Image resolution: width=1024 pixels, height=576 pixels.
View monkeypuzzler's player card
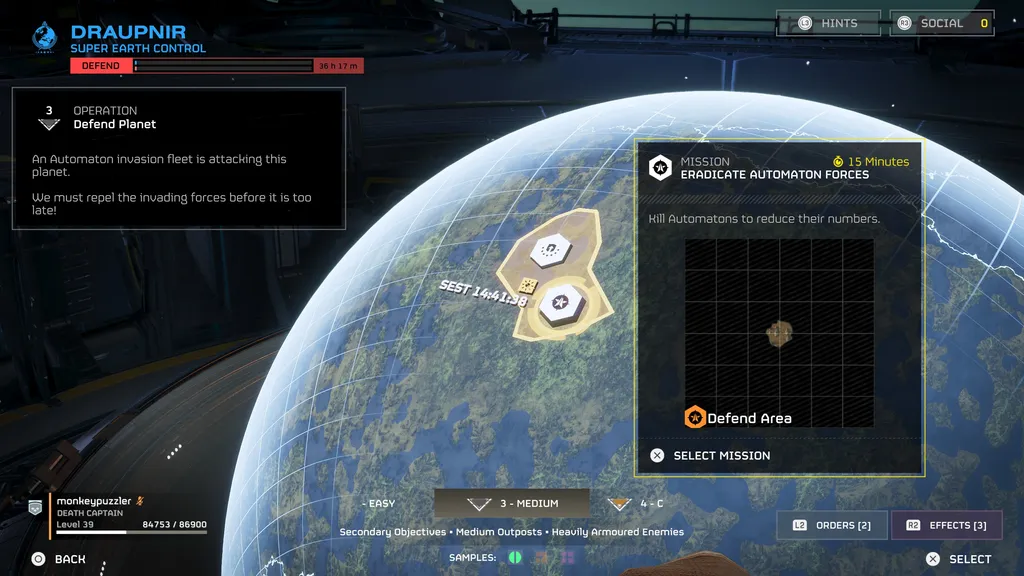[118, 512]
